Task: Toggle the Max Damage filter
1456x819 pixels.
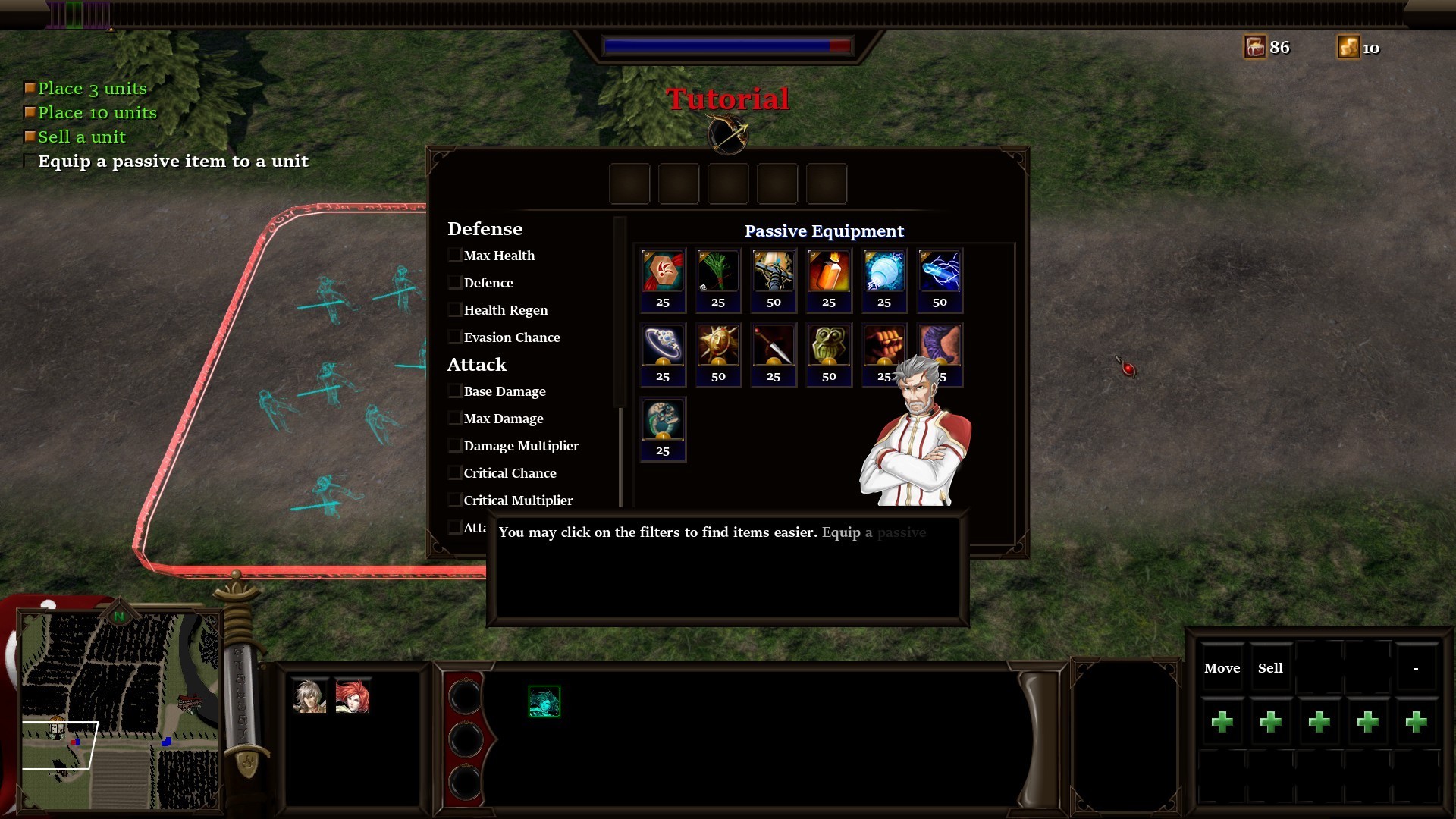Action: [455, 419]
